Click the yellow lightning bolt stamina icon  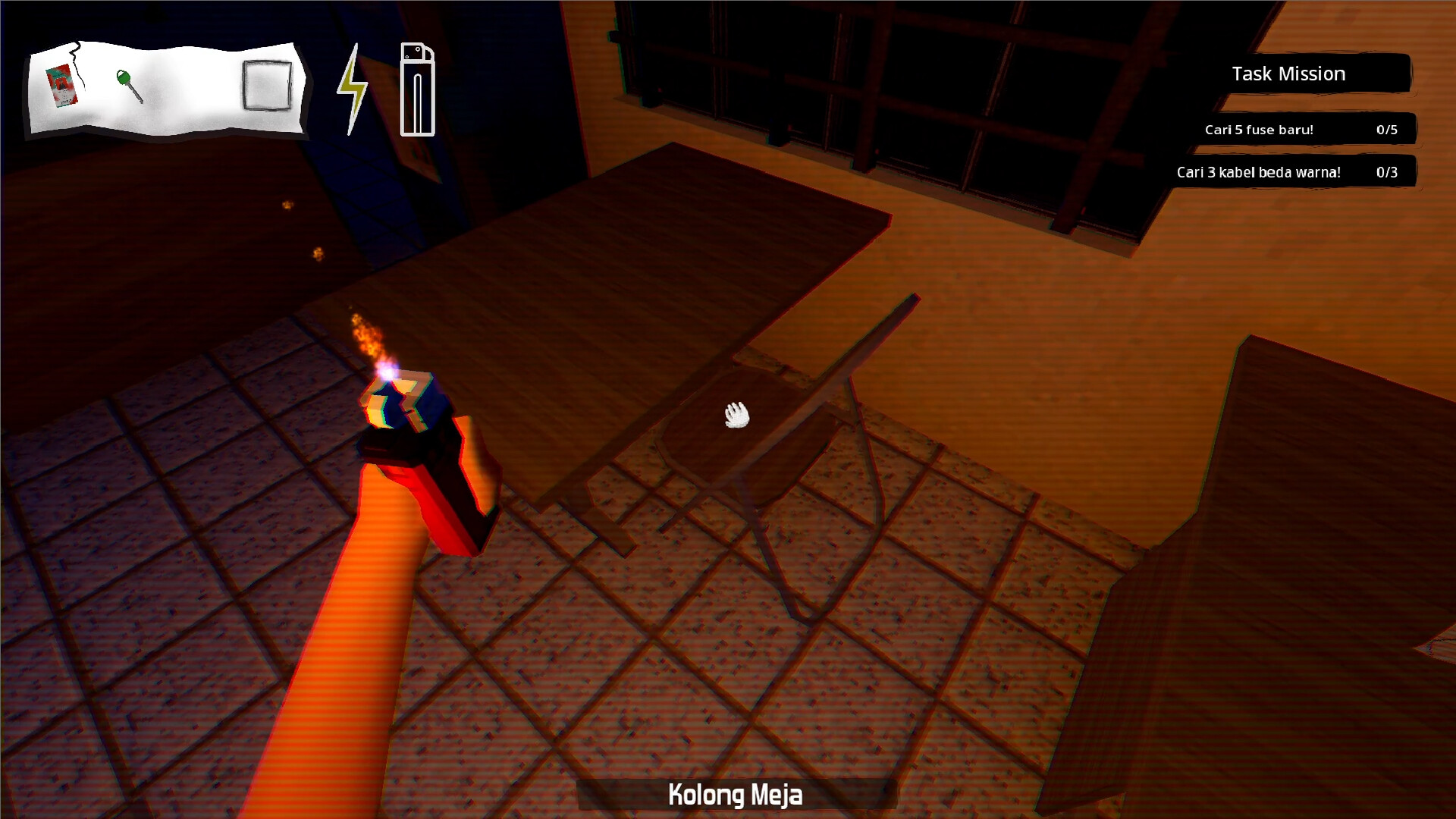pyautogui.click(x=351, y=89)
